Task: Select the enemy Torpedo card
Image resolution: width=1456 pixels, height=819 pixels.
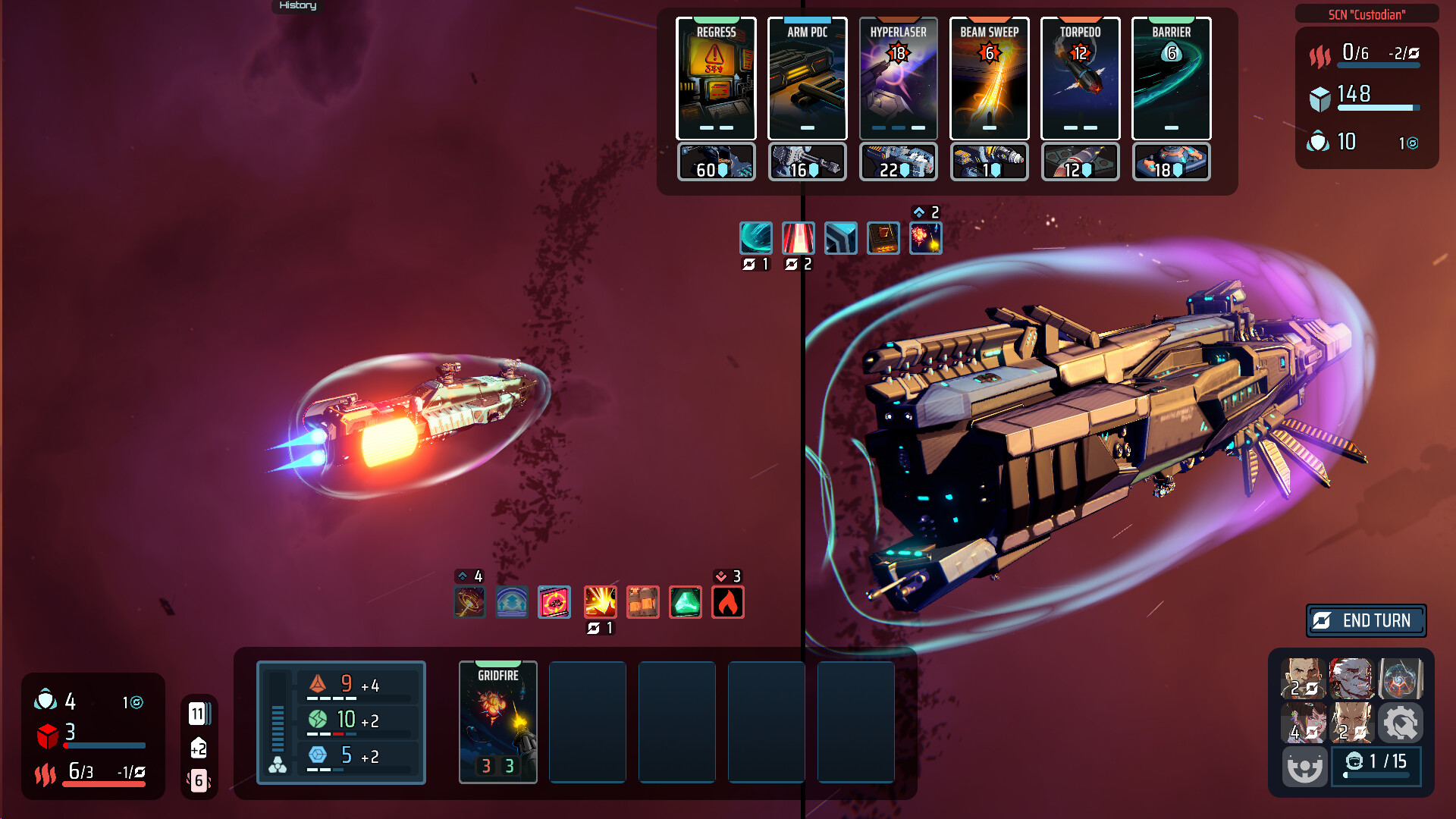Action: coord(1080,79)
